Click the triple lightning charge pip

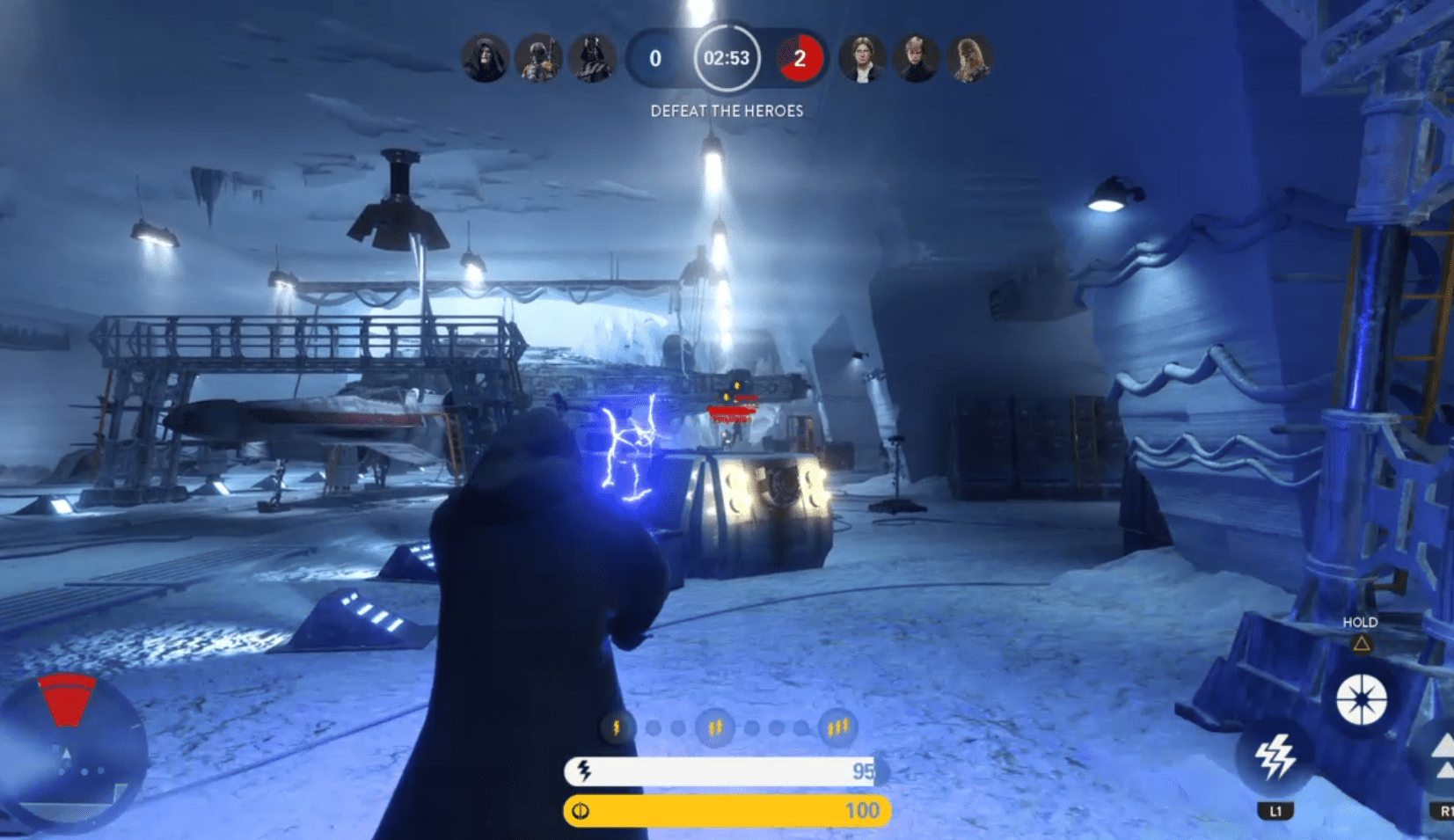[x=837, y=727]
